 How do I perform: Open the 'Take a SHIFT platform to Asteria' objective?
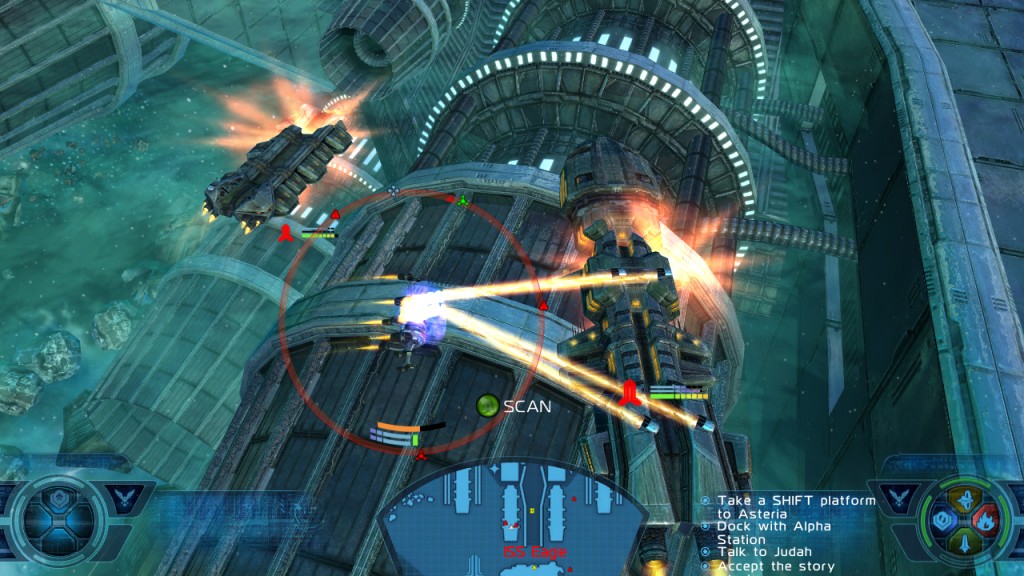point(788,507)
